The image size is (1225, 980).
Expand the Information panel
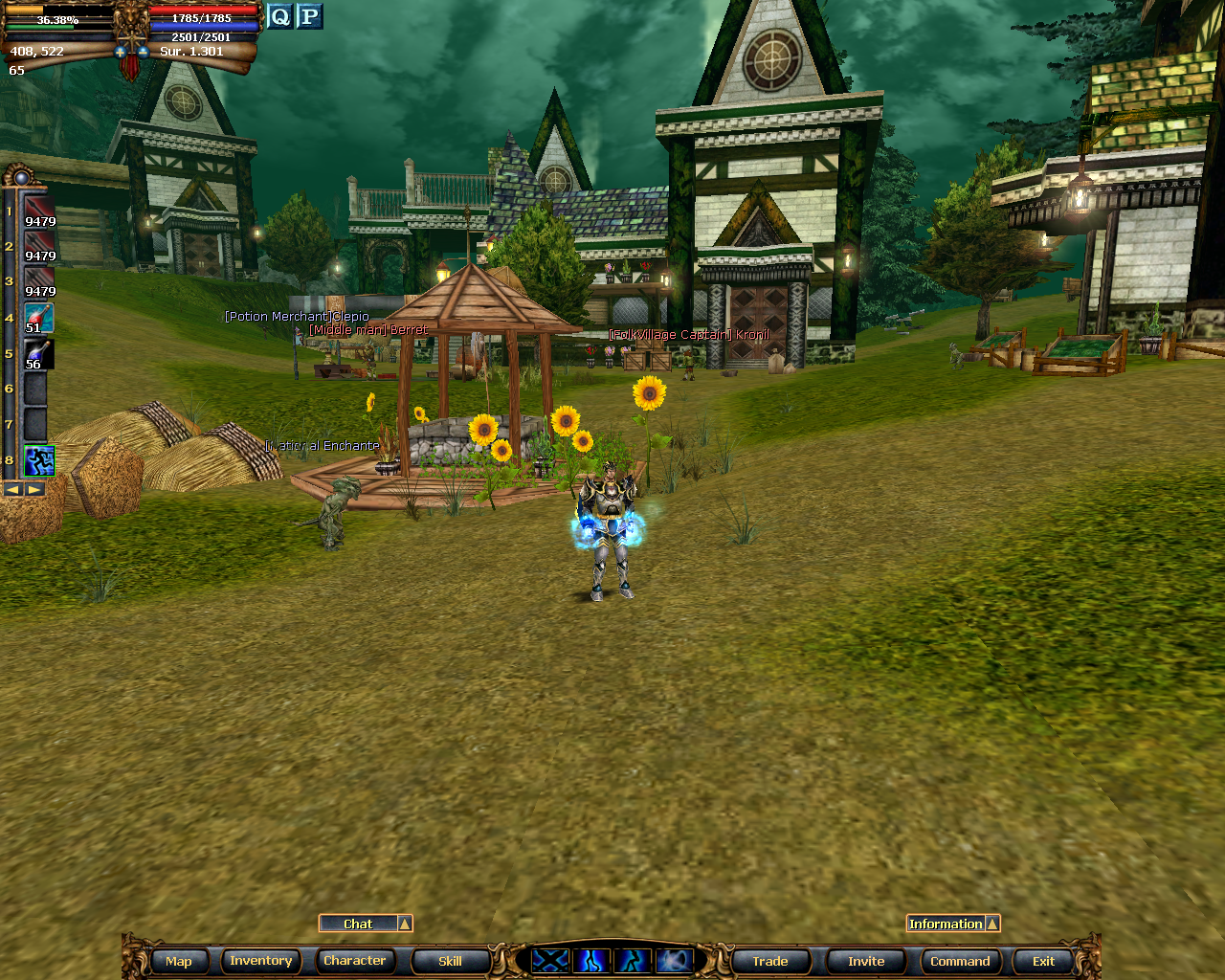point(992,924)
